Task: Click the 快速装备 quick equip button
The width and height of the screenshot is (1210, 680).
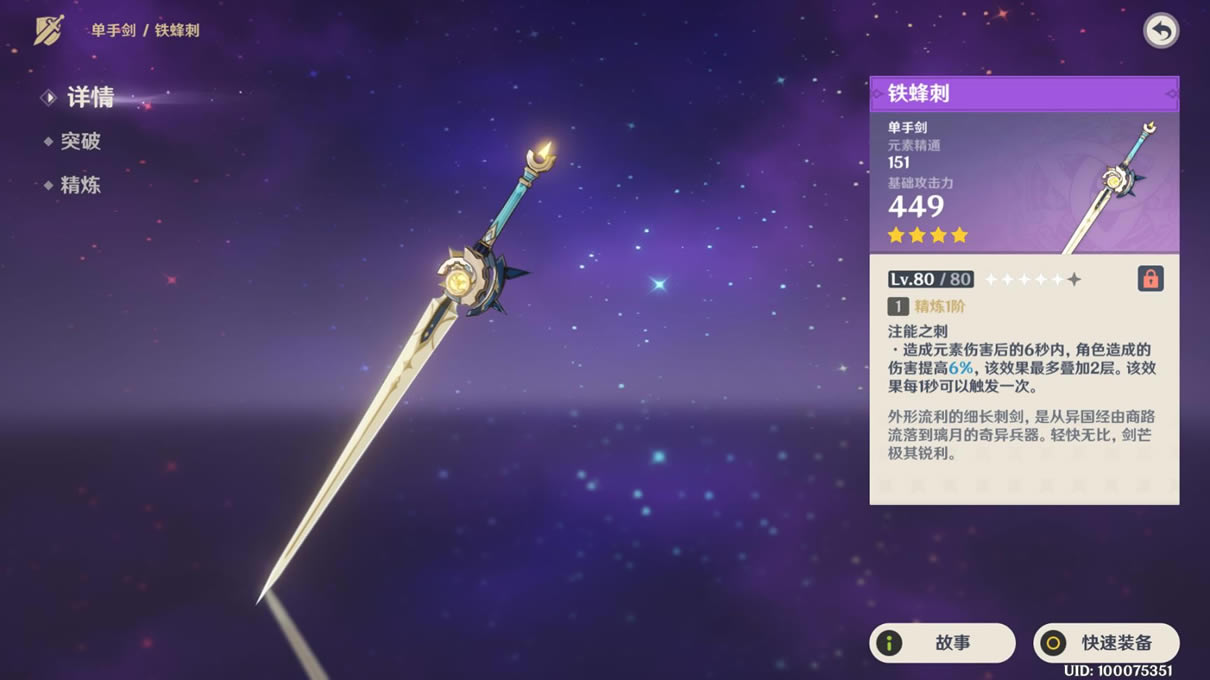Action: pyautogui.click(x=1106, y=643)
